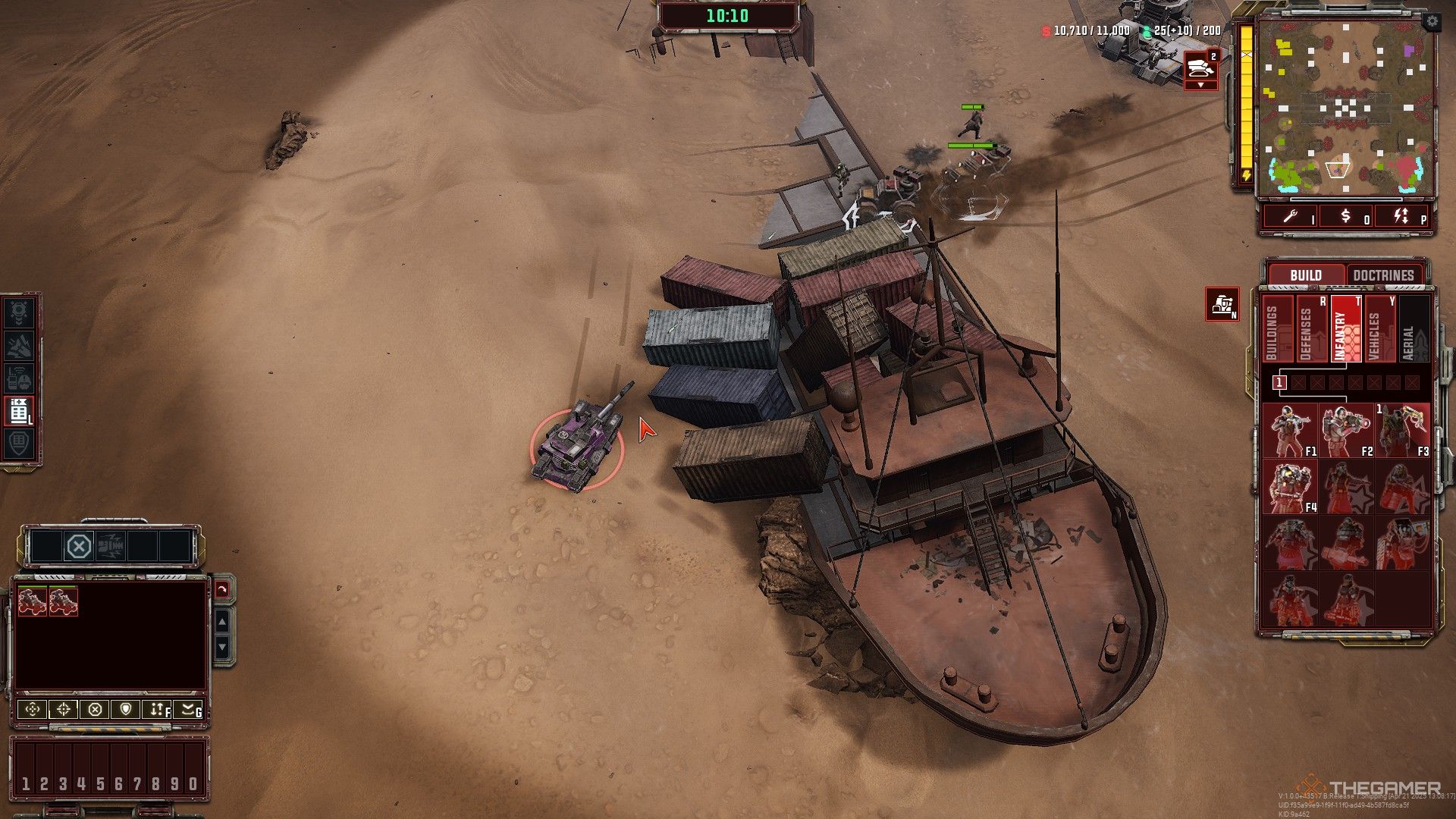Toggle the lightning power mode button

[x=1401, y=217]
